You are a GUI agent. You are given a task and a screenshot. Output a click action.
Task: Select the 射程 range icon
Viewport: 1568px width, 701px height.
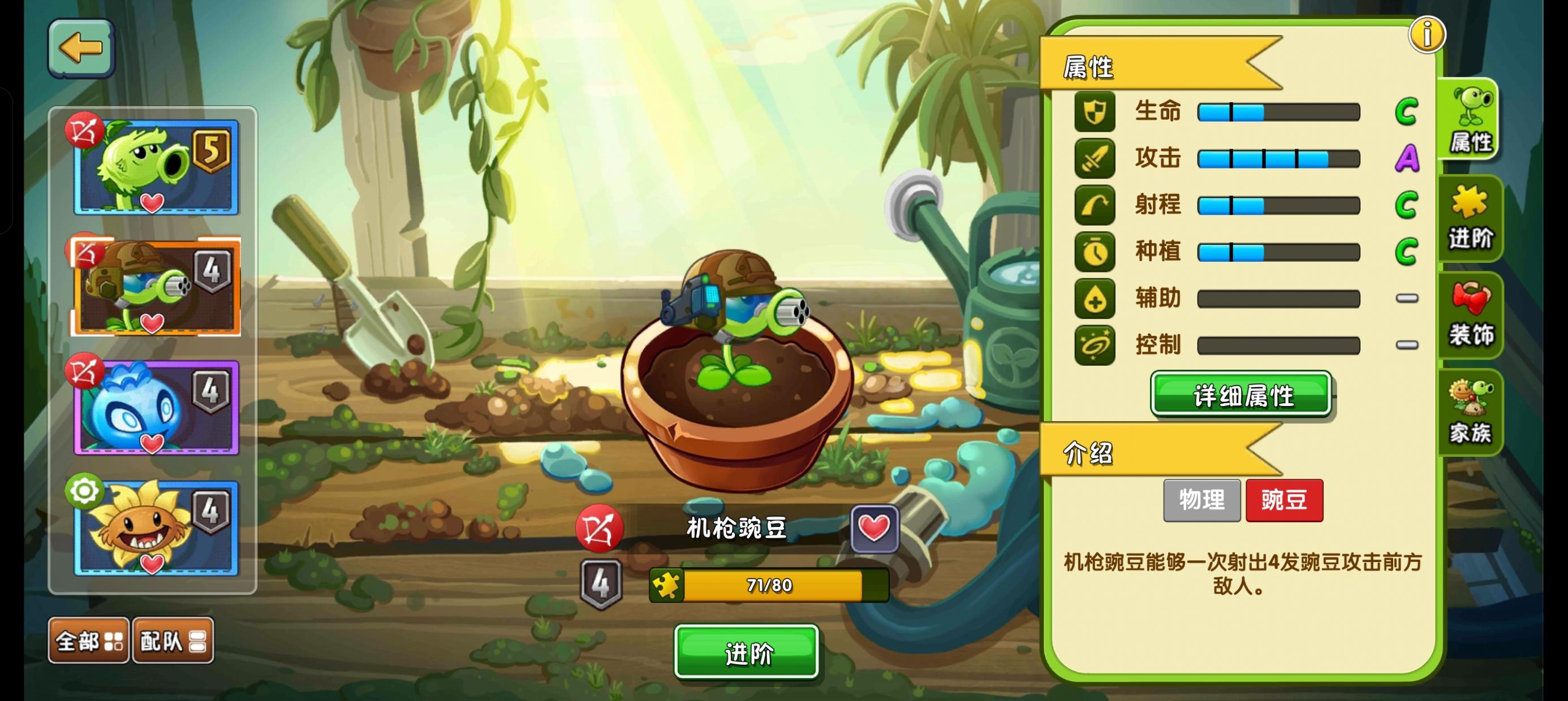point(1095,205)
